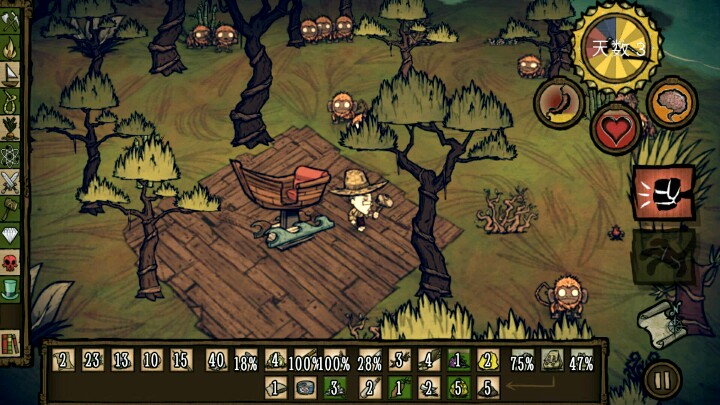
Task: Switch to the Nautical sailboat crafting tab
Action: [x=13, y=73]
